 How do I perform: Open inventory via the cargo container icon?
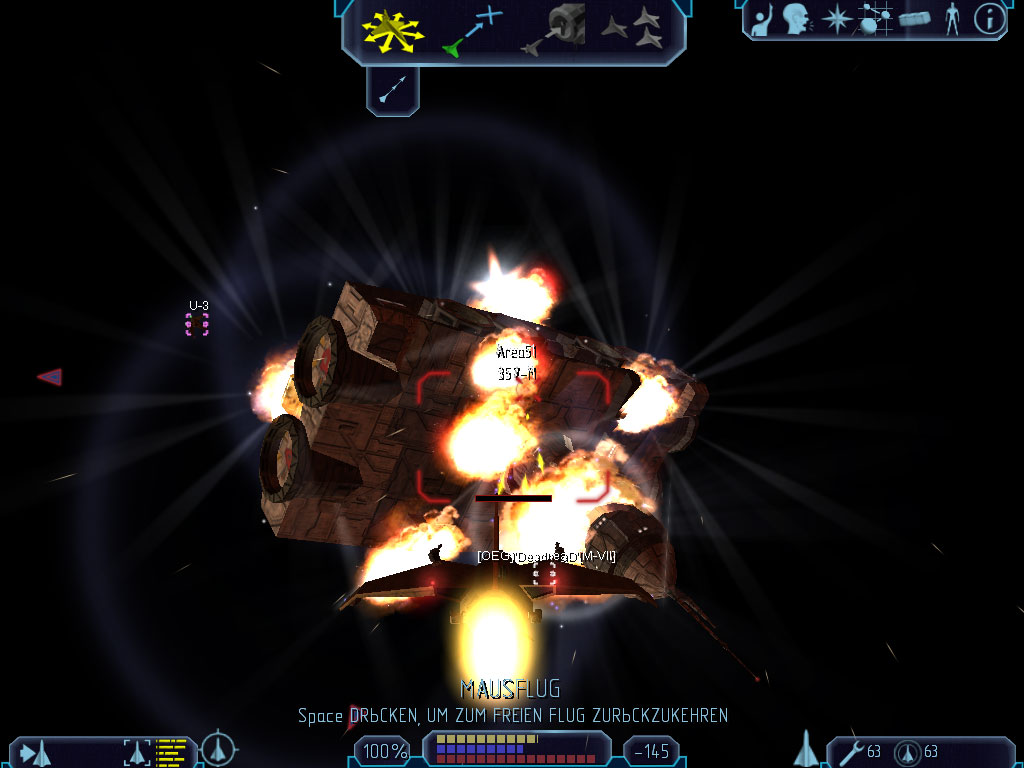[915, 19]
